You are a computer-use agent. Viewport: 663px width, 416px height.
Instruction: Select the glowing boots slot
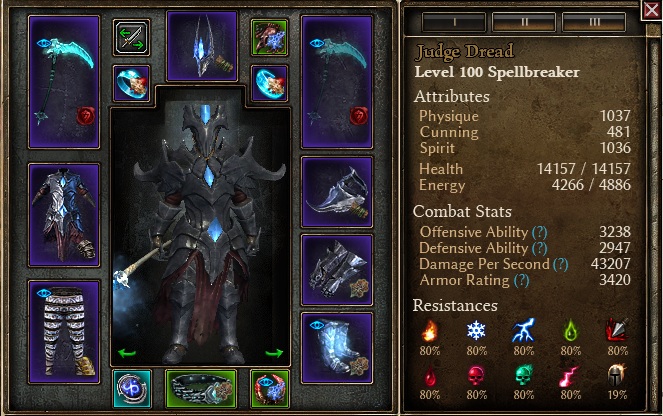(336, 347)
